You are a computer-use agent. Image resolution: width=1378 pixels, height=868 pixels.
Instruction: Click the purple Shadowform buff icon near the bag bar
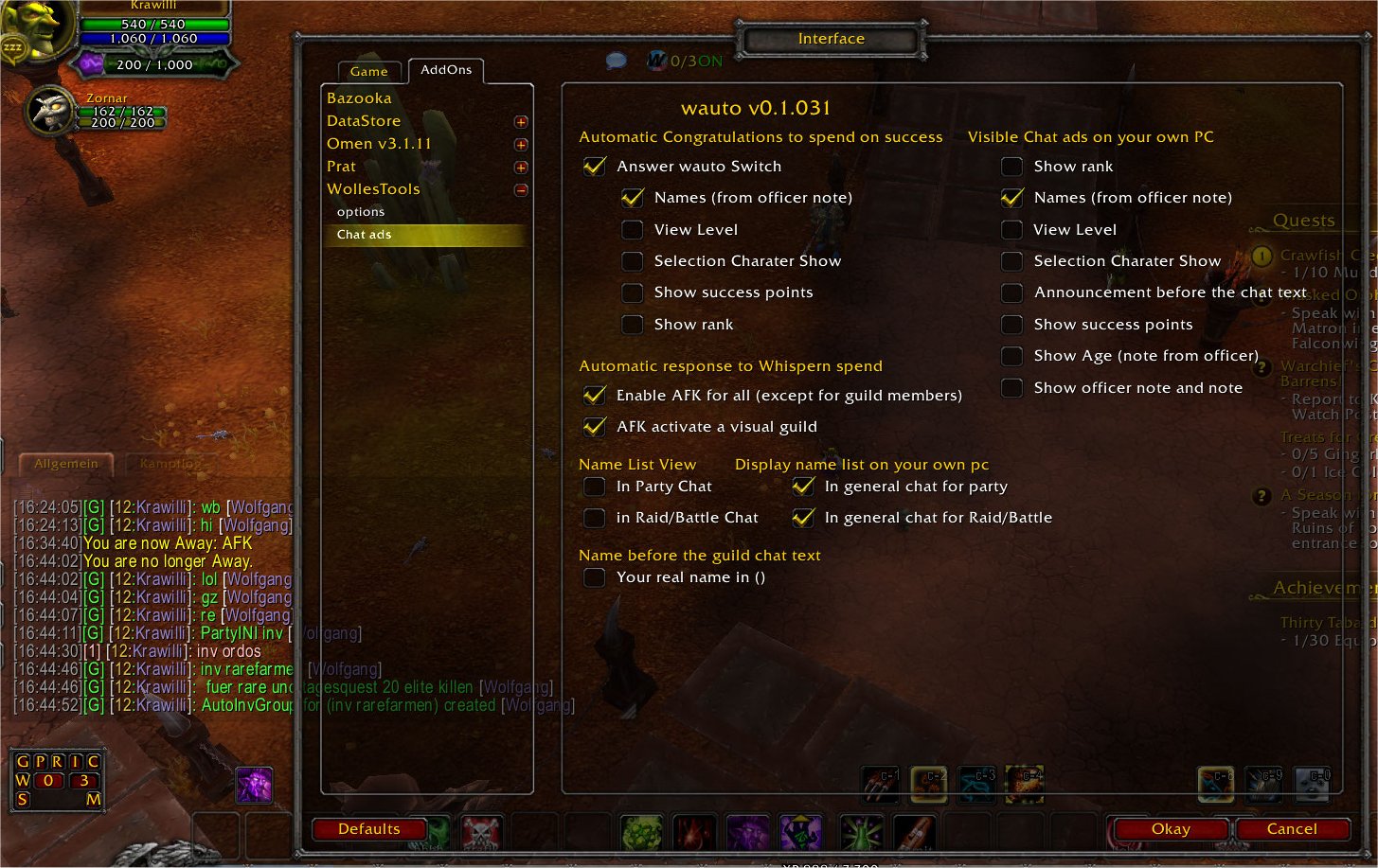(x=254, y=786)
